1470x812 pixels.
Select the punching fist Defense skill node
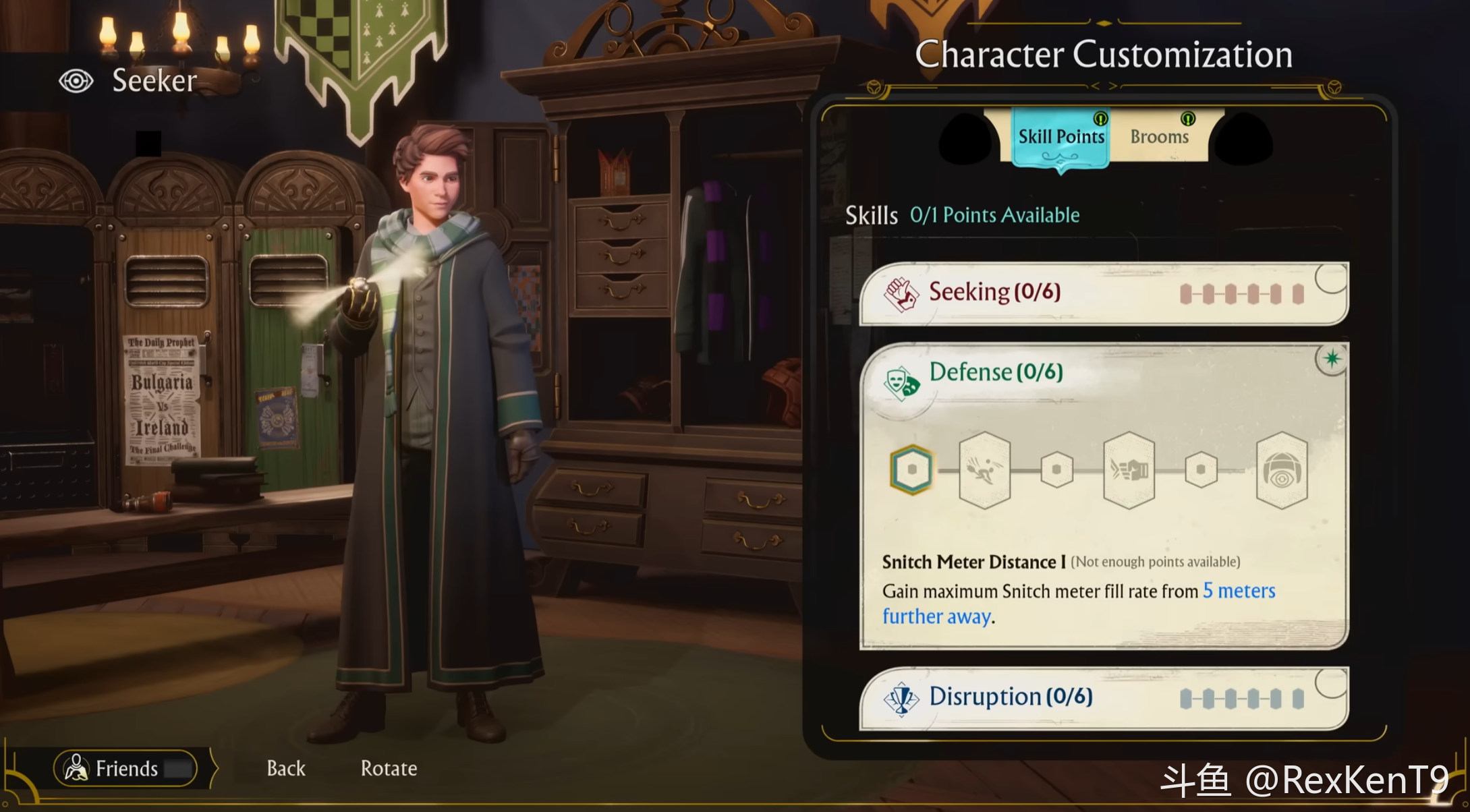coord(1129,470)
